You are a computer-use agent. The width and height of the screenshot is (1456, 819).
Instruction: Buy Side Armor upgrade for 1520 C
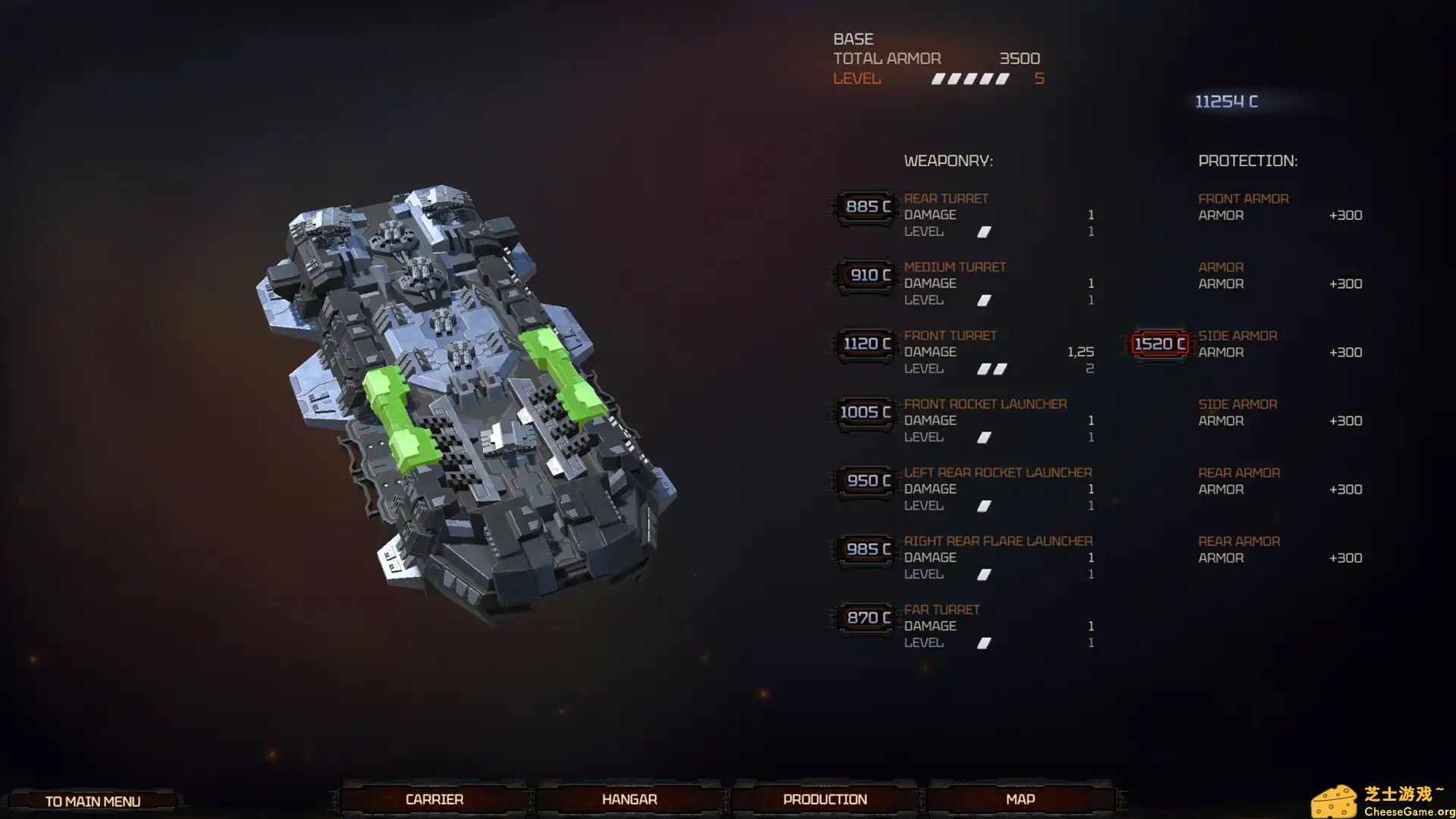[1159, 344]
